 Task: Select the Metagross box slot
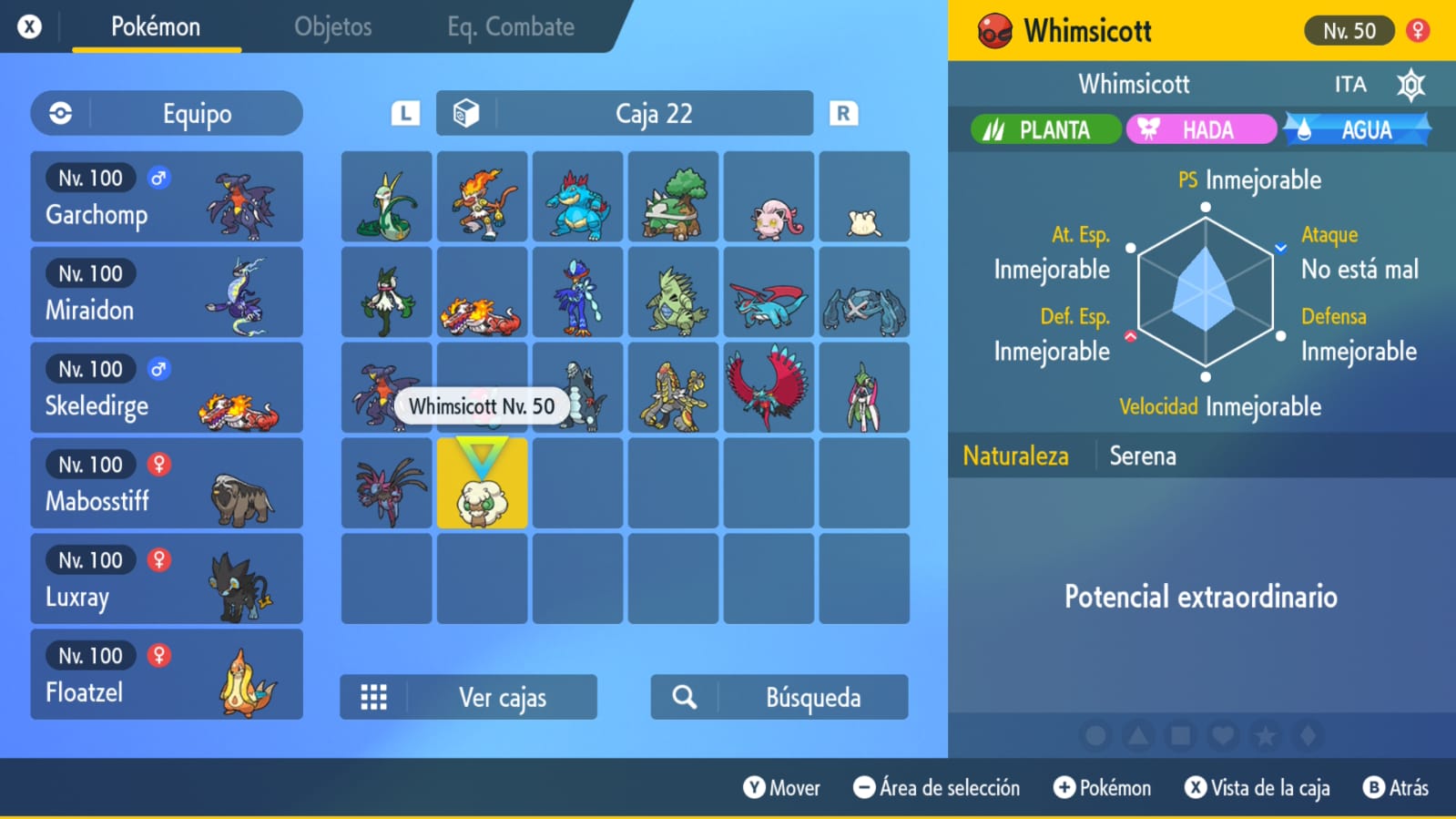(x=864, y=293)
